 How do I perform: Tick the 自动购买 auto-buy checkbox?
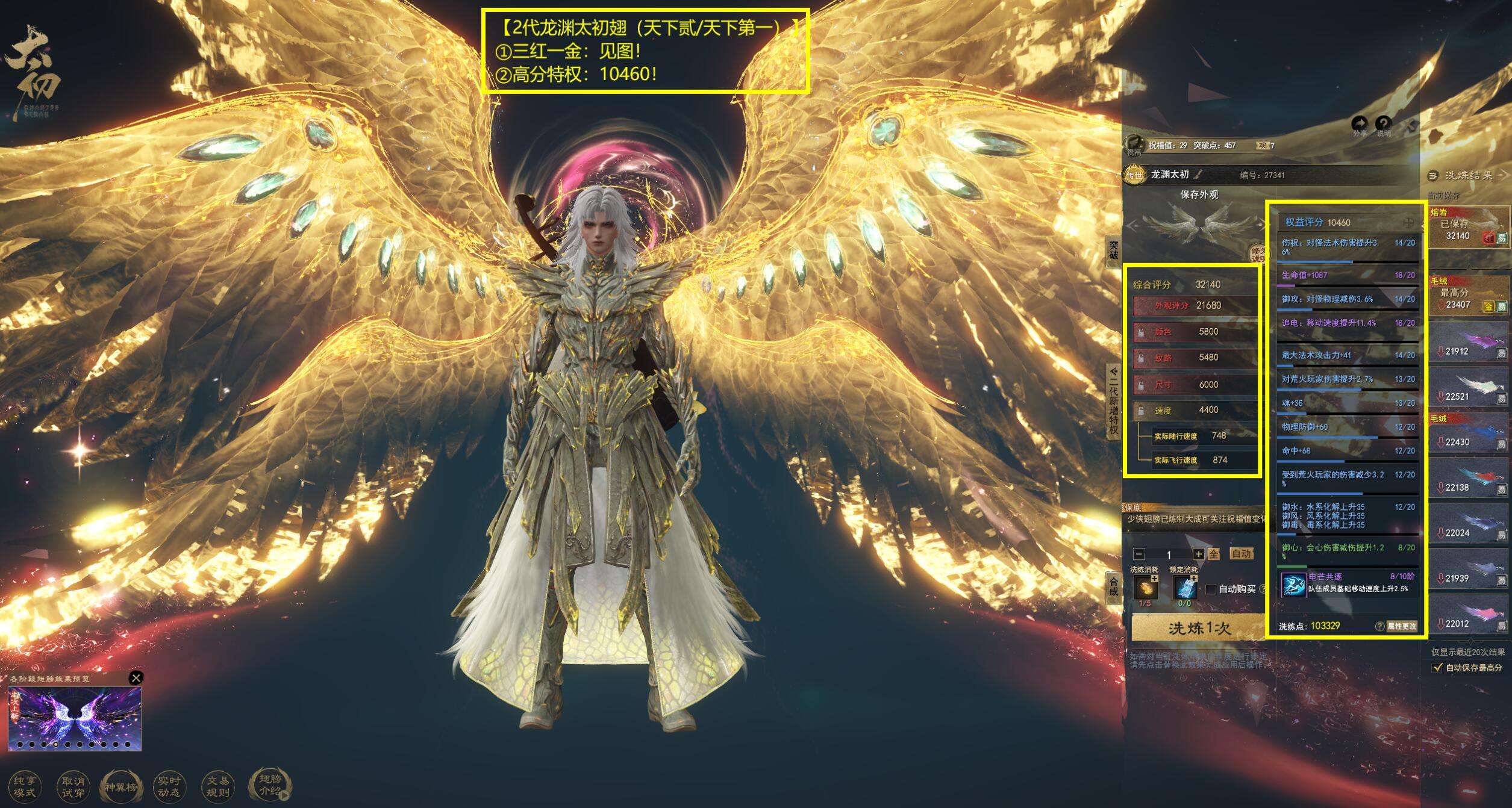[1211, 589]
